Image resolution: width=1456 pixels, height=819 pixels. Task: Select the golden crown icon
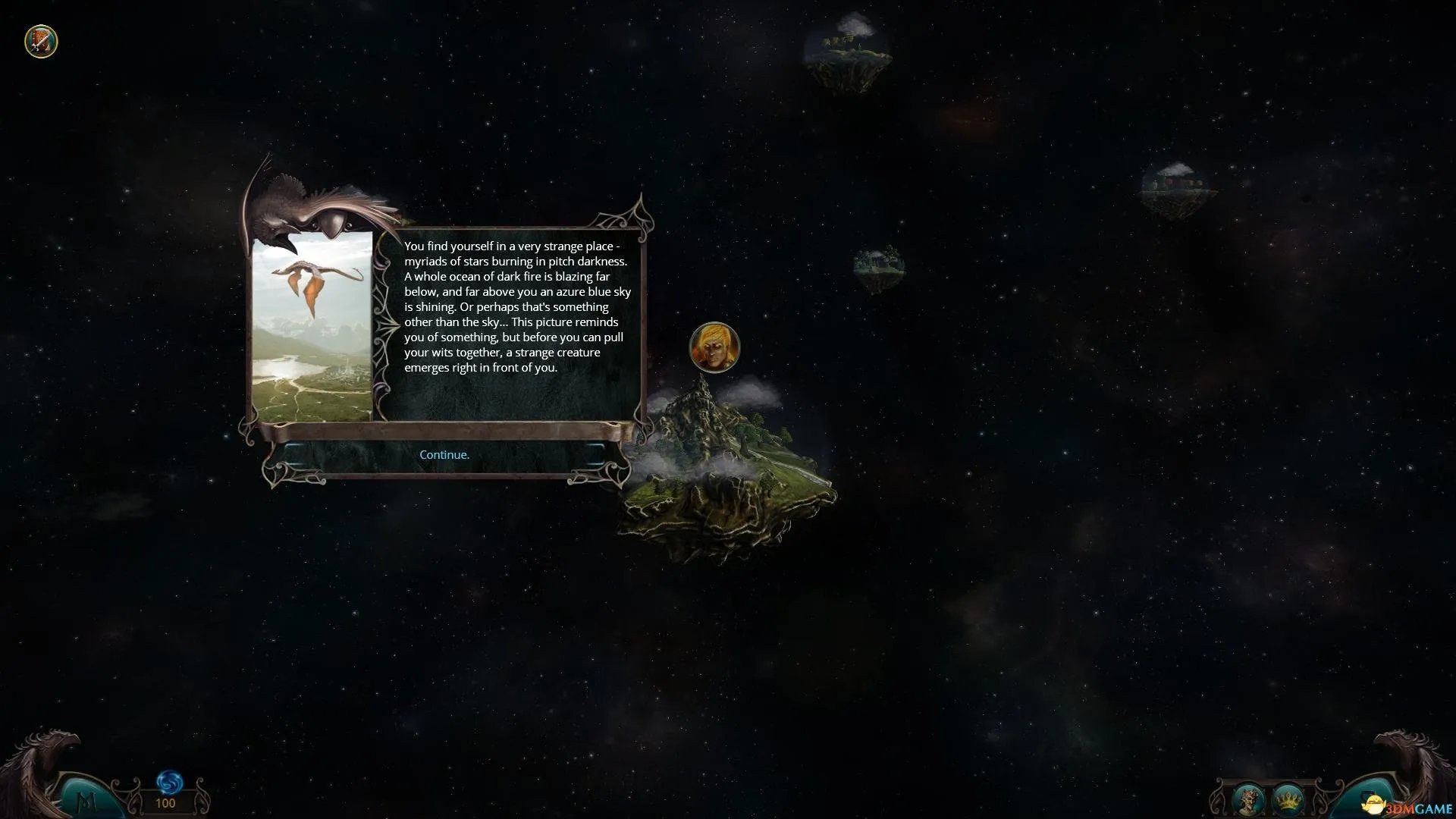(1287, 799)
